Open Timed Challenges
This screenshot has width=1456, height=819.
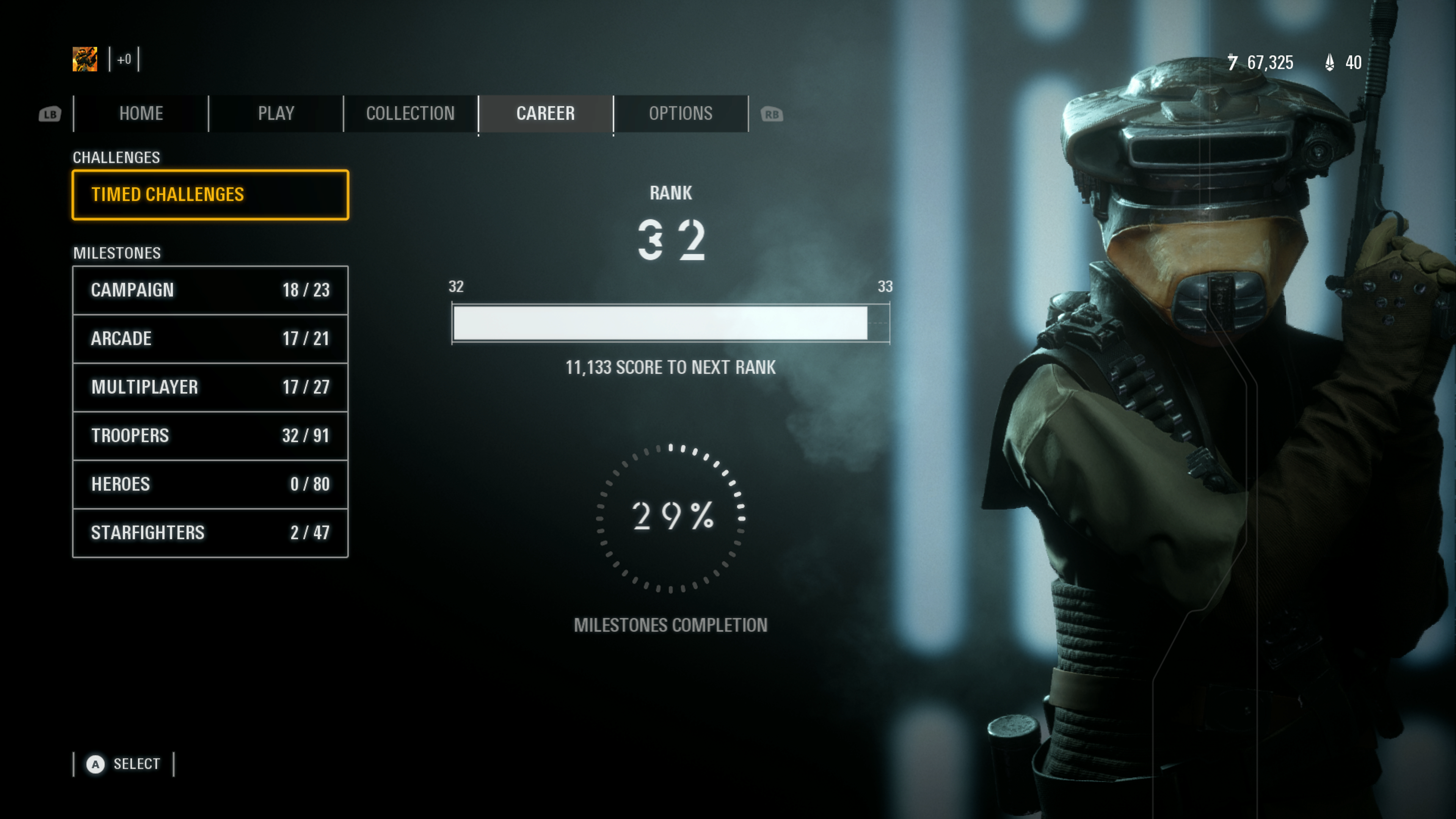pyautogui.click(x=210, y=195)
